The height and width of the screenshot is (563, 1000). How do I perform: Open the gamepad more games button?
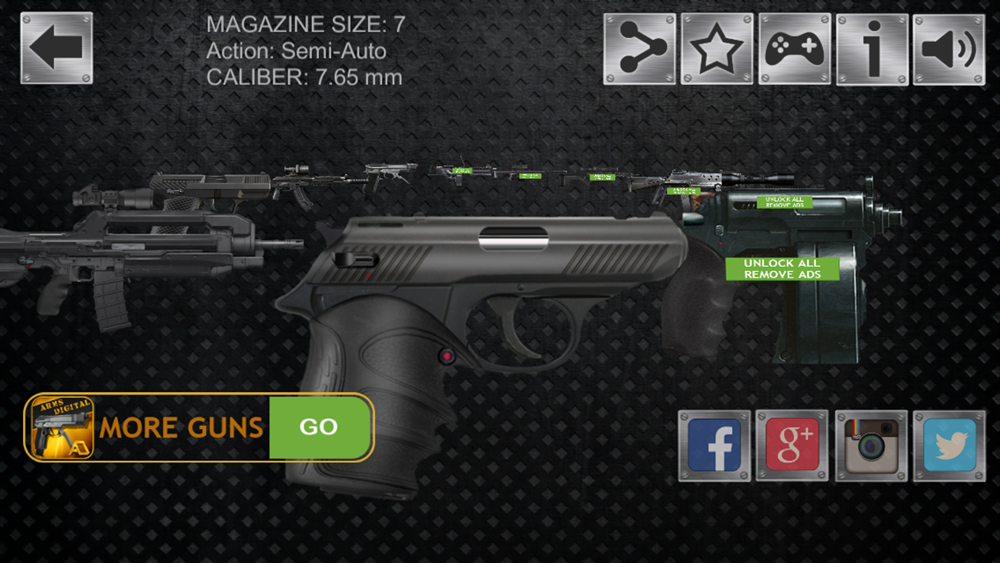point(794,49)
